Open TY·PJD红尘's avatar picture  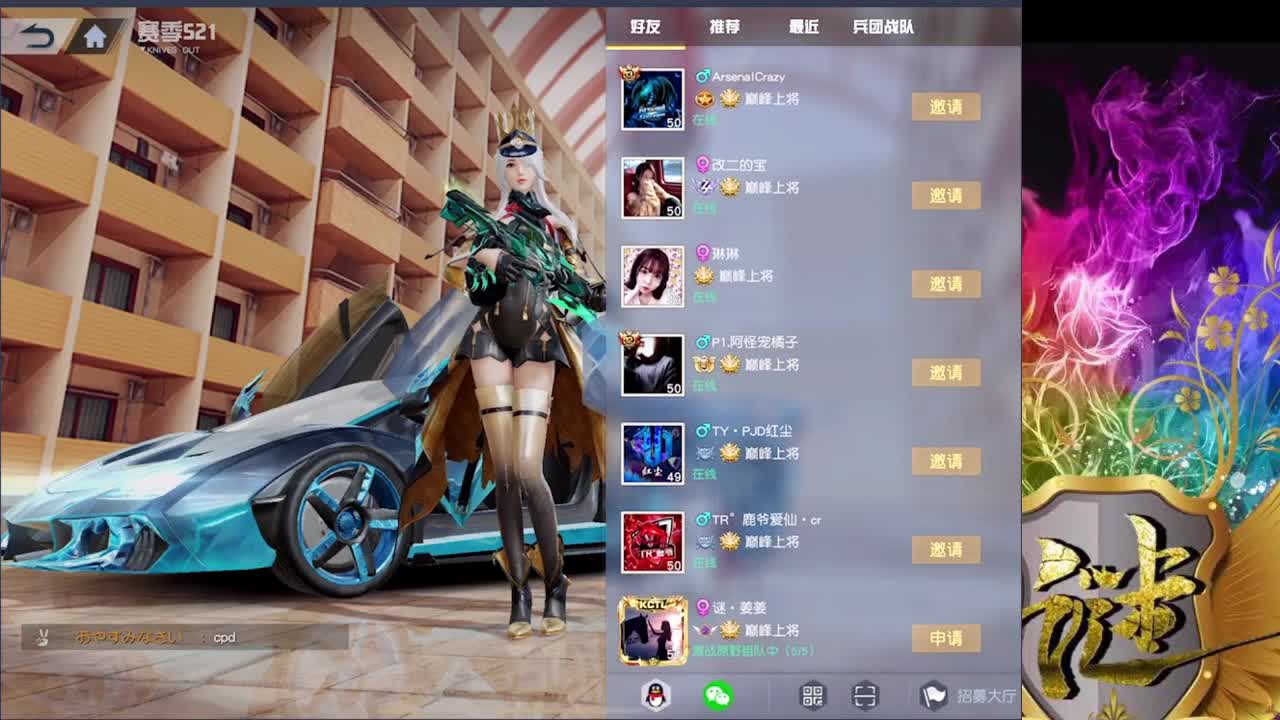pyautogui.click(x=652, y=453)
